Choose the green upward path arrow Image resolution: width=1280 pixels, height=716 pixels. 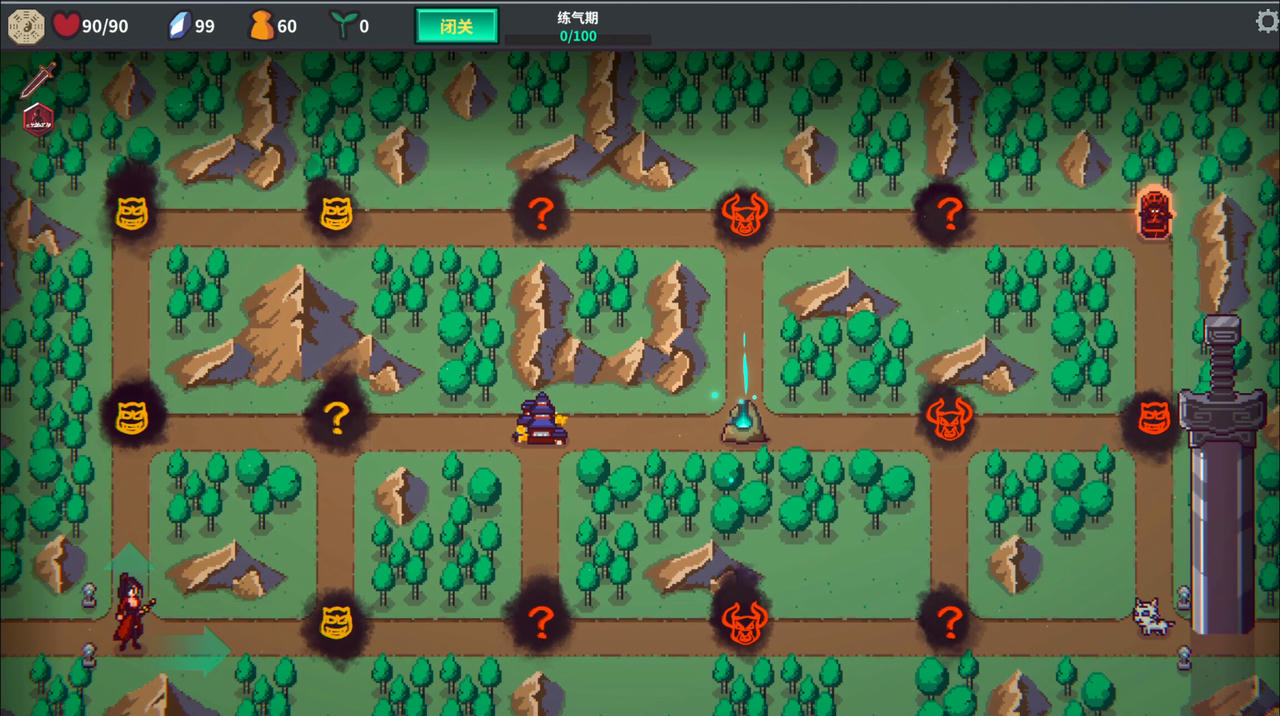point(130,559)
